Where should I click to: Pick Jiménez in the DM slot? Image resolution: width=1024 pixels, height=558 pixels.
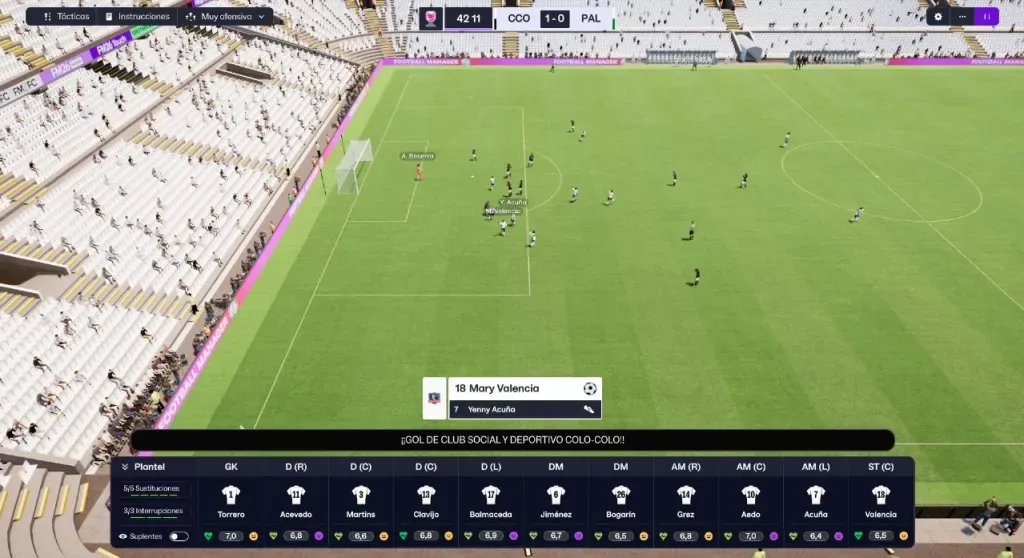(x=556, y=503)
